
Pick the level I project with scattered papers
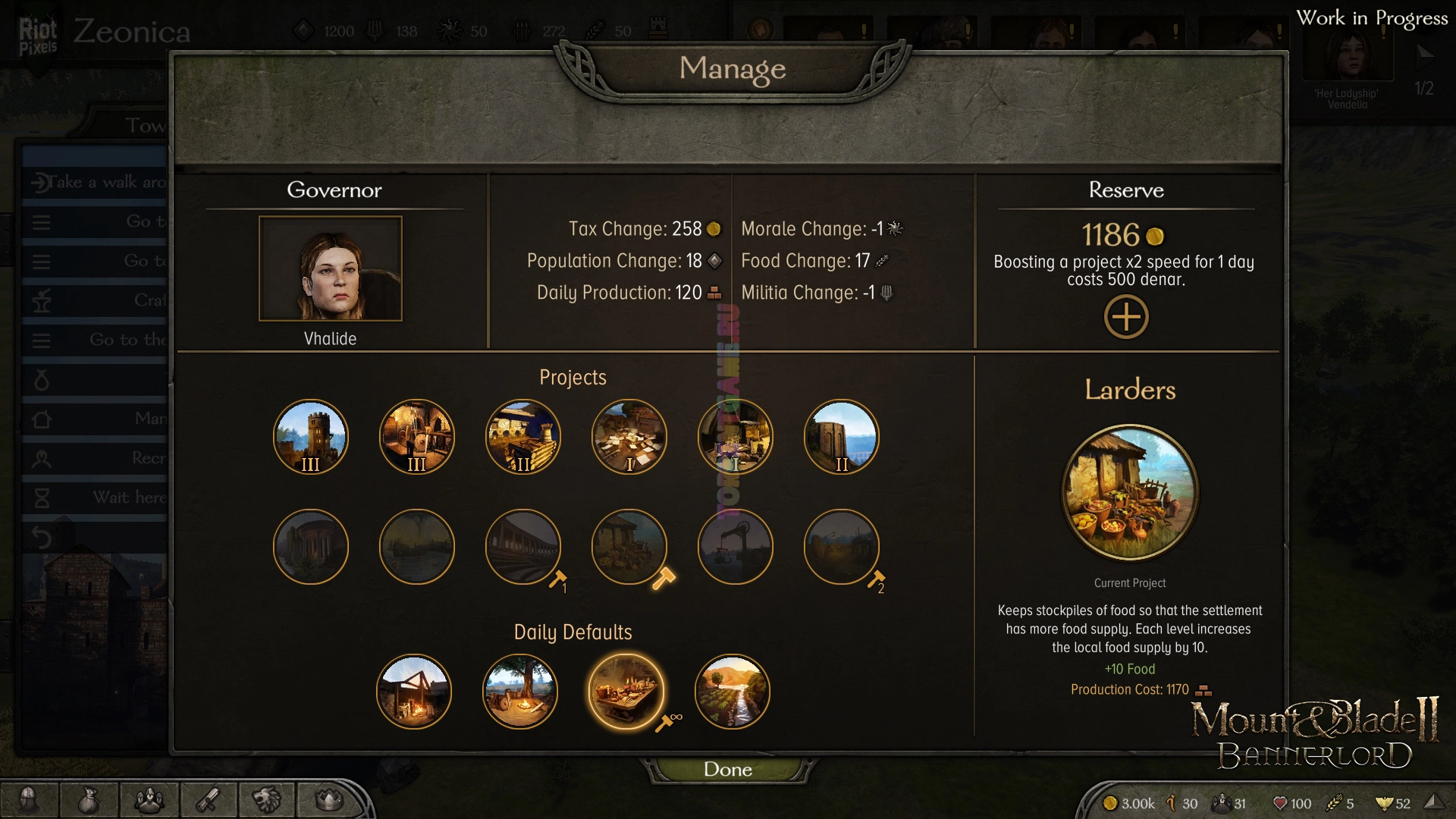pos(629,437)
